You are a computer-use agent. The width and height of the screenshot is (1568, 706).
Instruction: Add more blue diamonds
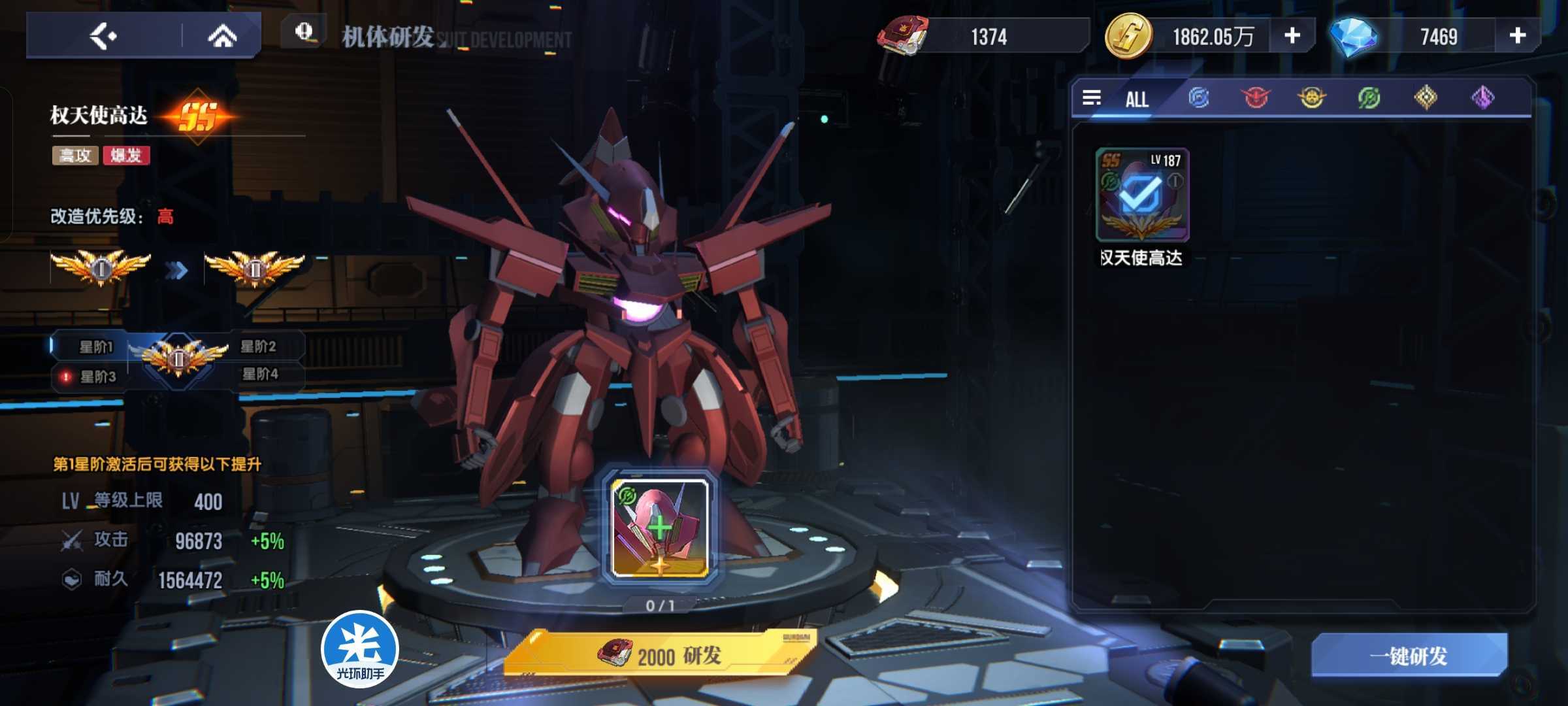1517,36
